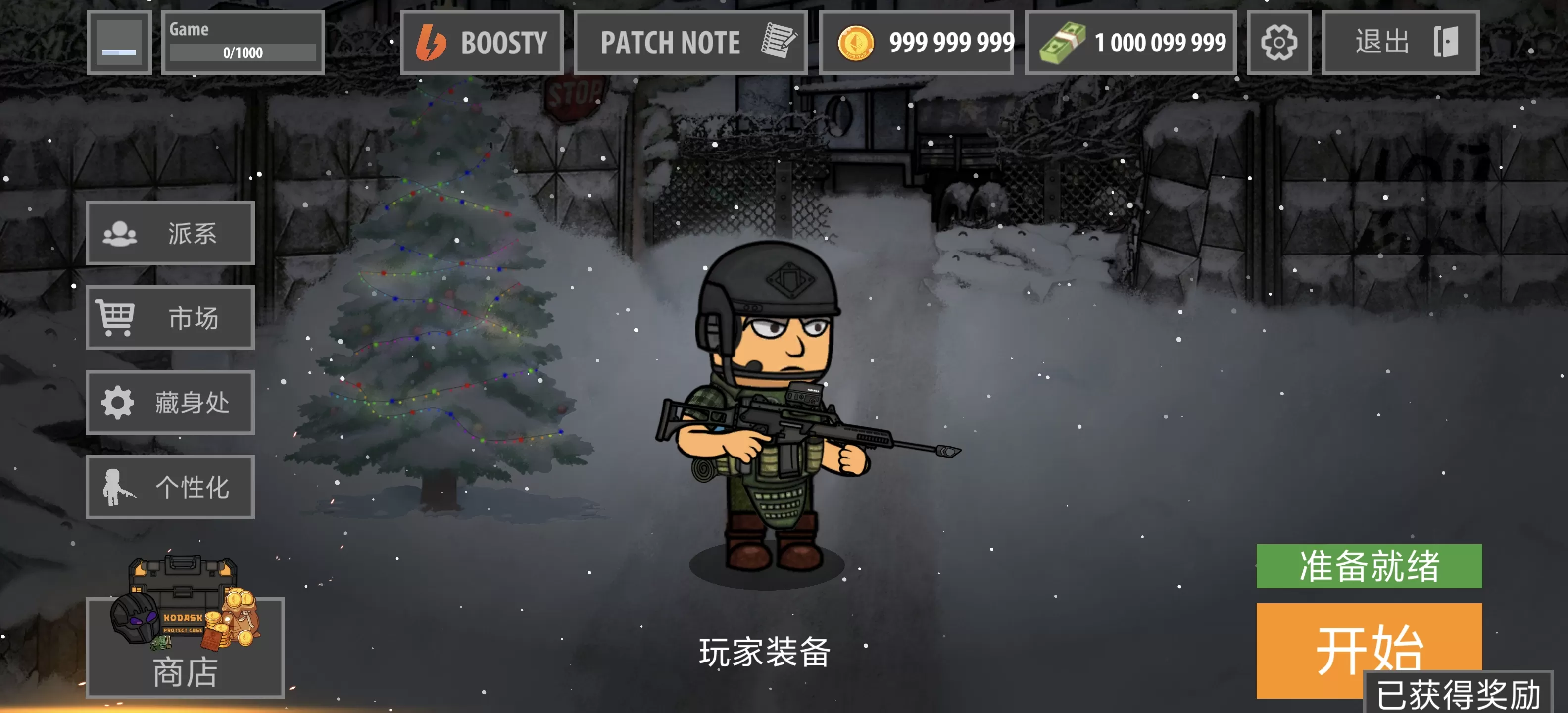Viewport: 1568px width, 713px height.
Task: Open the player avatar portrait top-left
Action: [119, 42]
